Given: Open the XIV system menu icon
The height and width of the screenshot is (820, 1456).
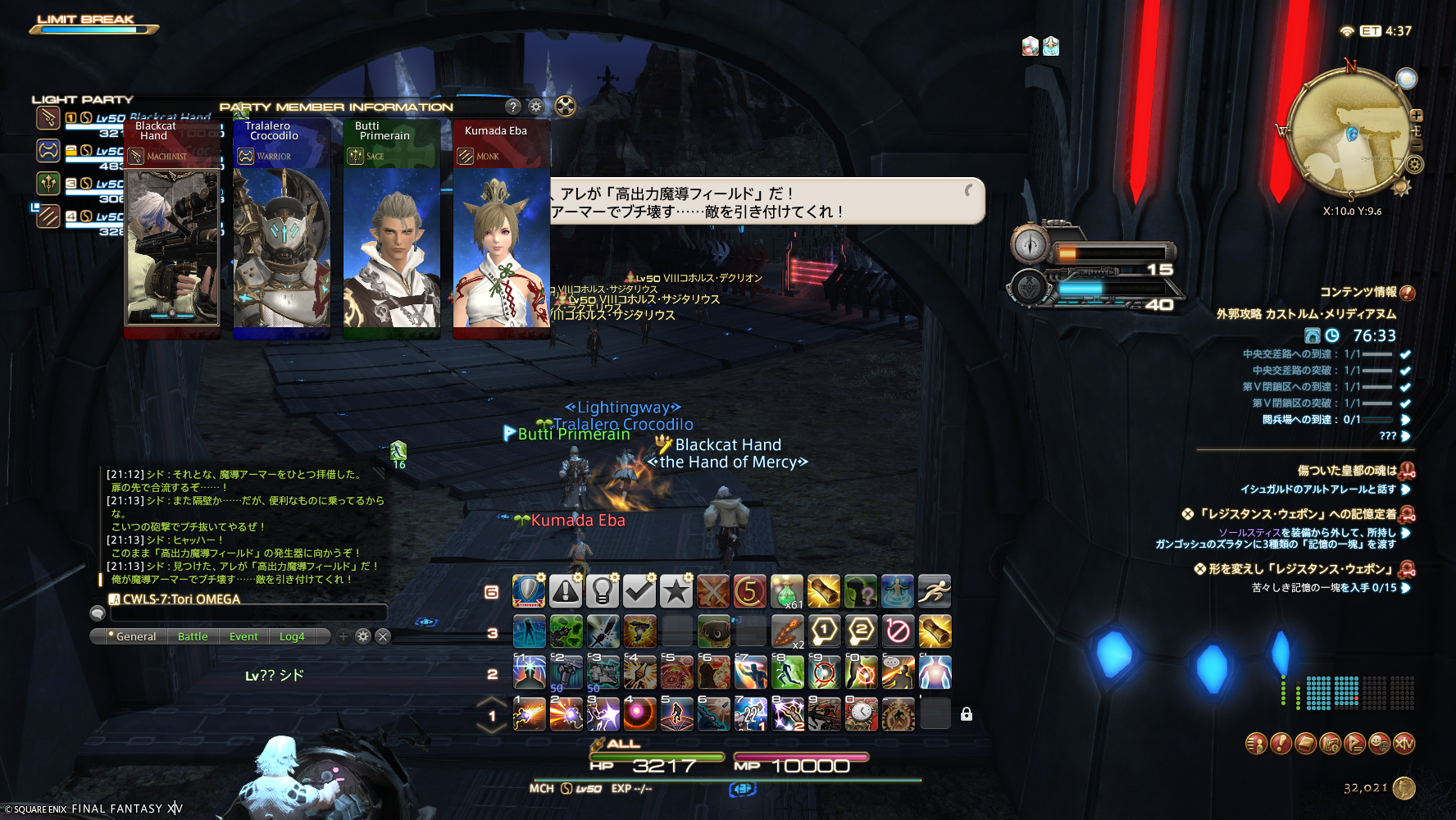Looking at the screenshot, I should [1404, 744].
